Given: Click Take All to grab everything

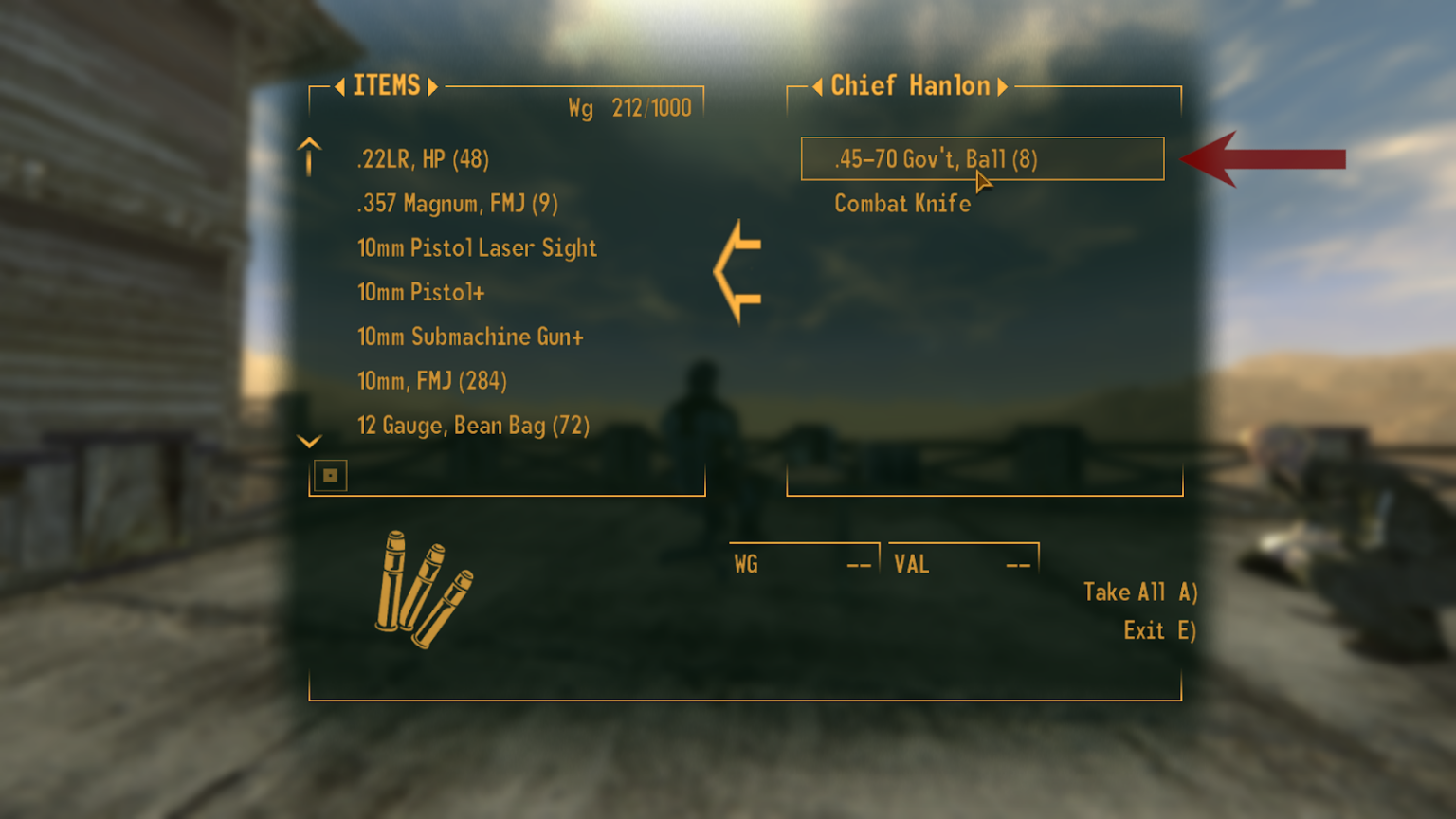Looking at the screenshot, I should pos(1139,591).
